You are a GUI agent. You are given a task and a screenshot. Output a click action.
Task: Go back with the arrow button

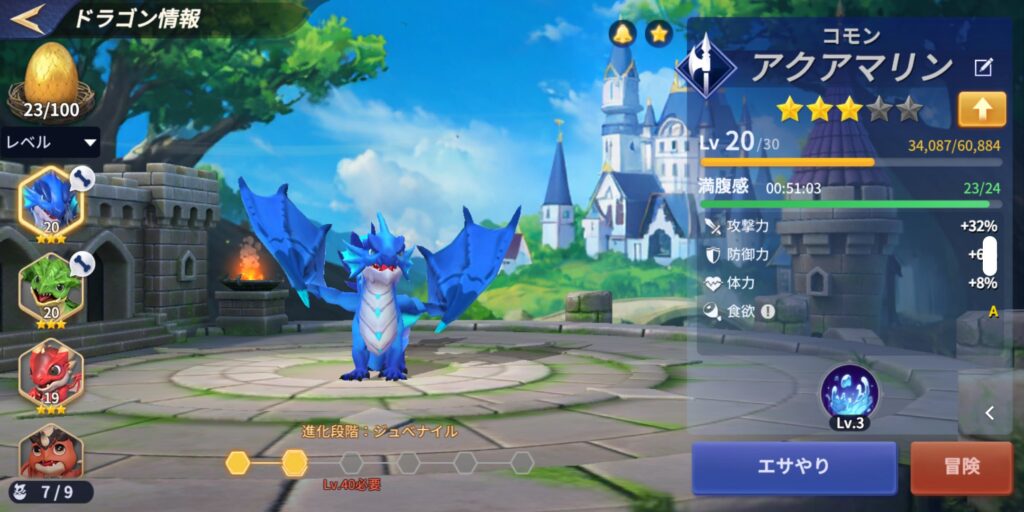click(x=28, y=18)
